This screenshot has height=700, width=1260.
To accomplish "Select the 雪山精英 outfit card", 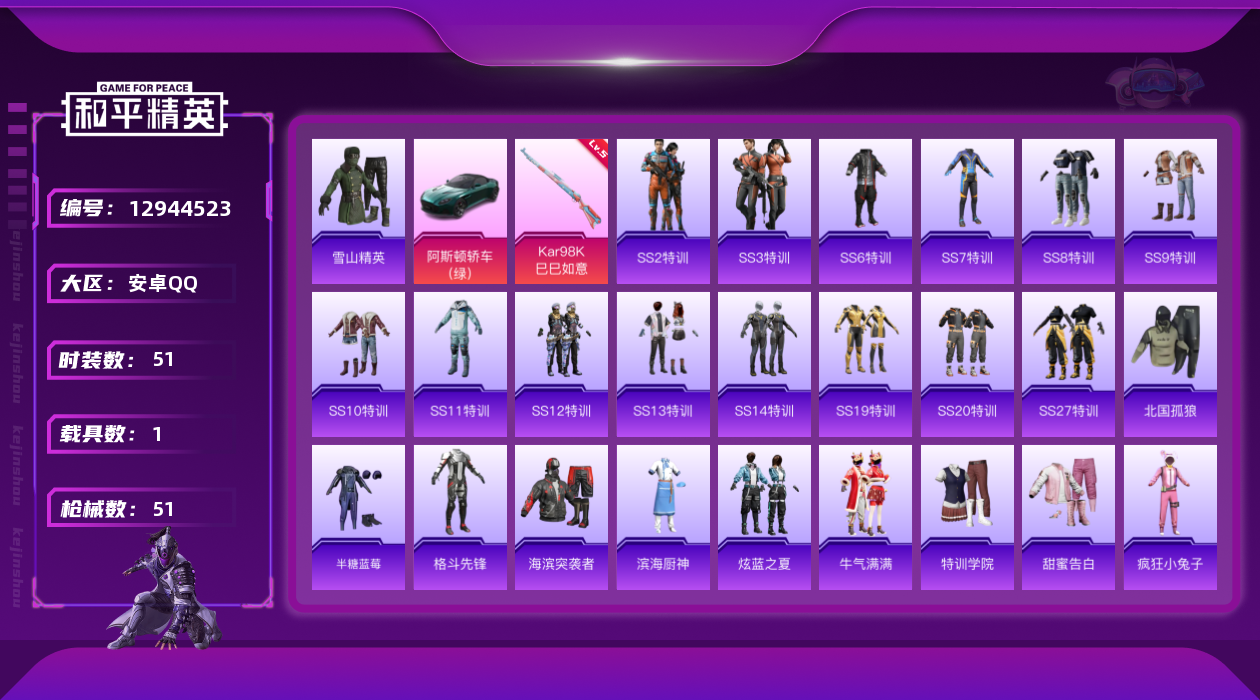I will tap(358, 211).
